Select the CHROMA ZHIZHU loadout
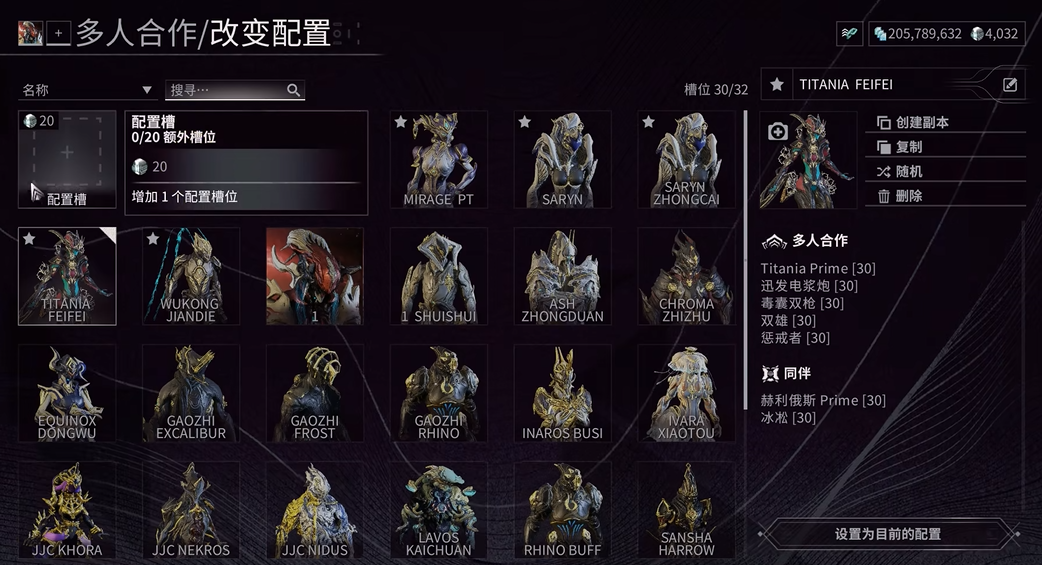 [686, 276]
